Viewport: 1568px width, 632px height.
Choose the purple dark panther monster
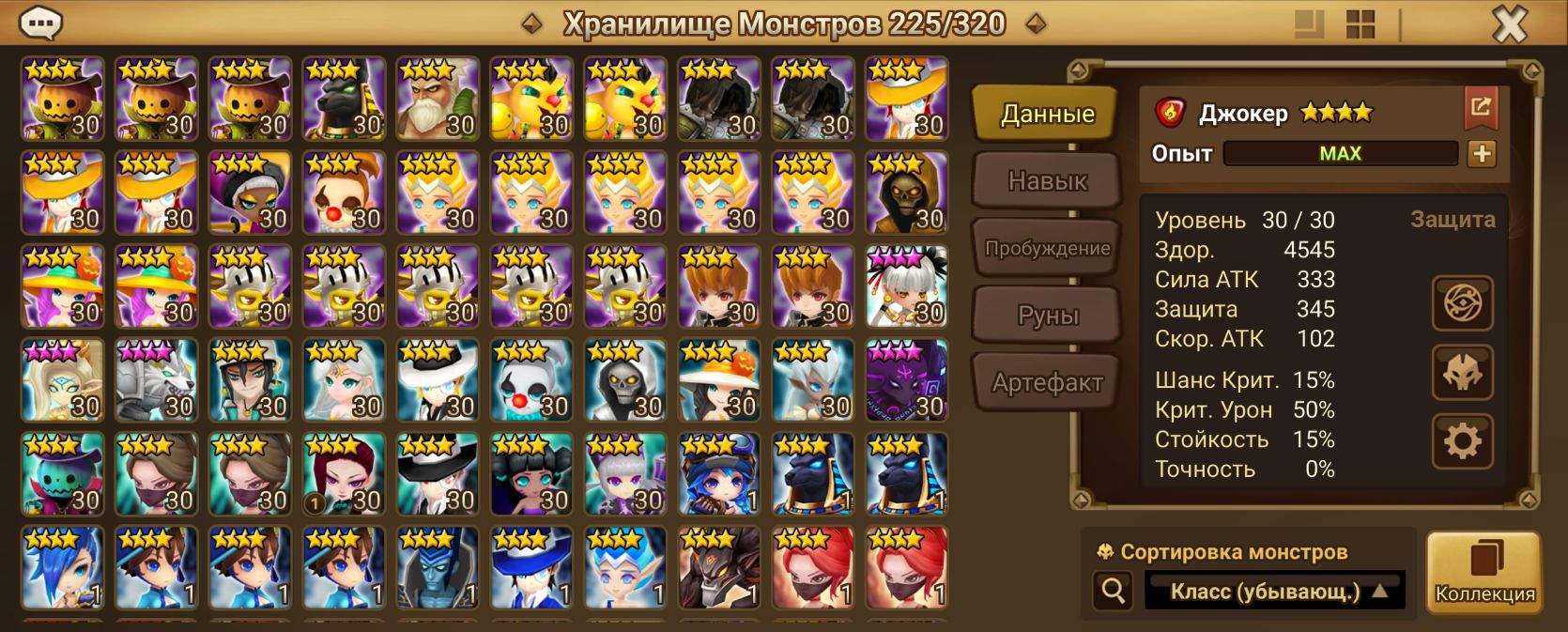[x=907, y=380]
